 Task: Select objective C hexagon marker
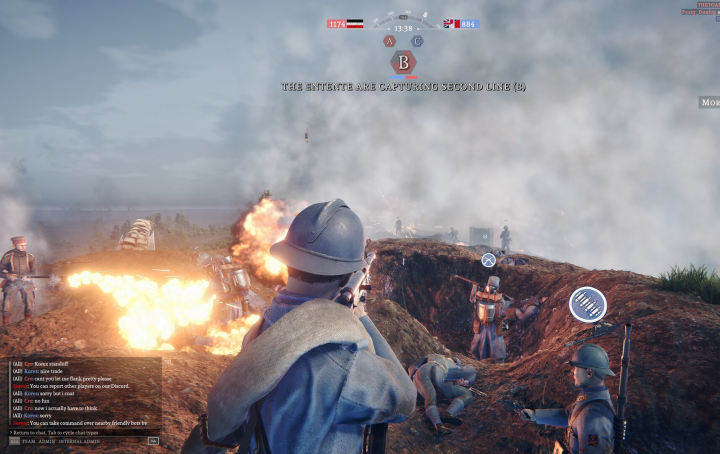coord(417,42)
